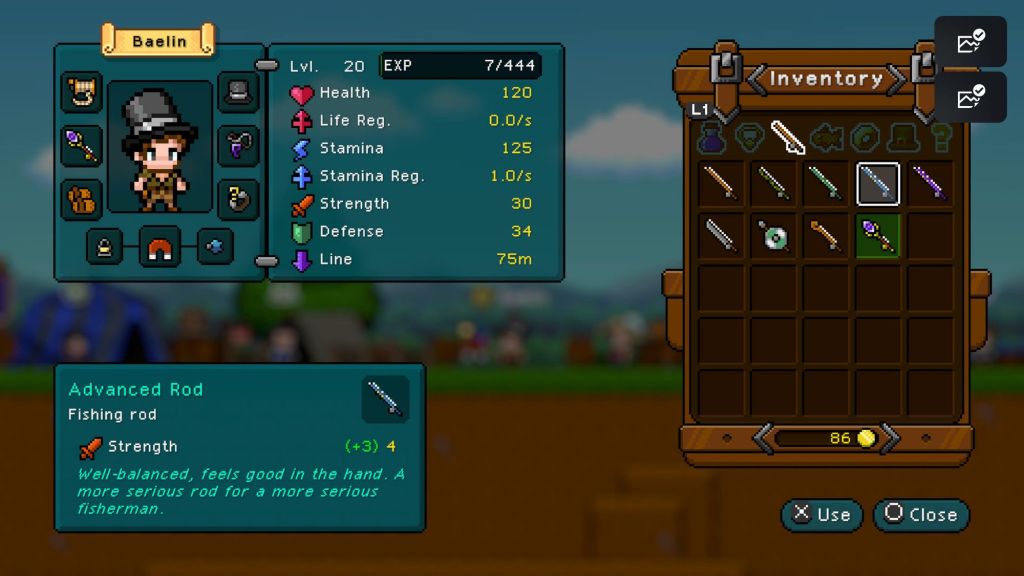This screenshot has height=576, width=1024.
Task: Open the fish category tab
Action: click(x=828, y=138)
